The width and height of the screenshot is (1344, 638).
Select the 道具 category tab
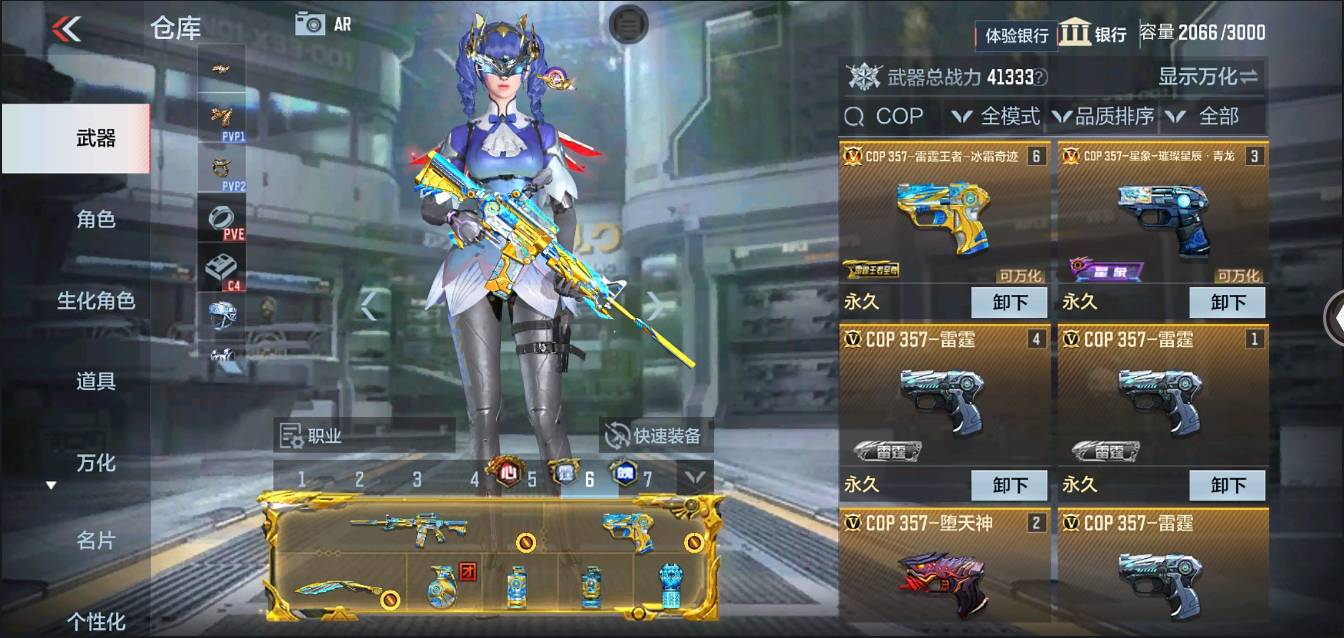pyautogui.click(x=96, y=381)
